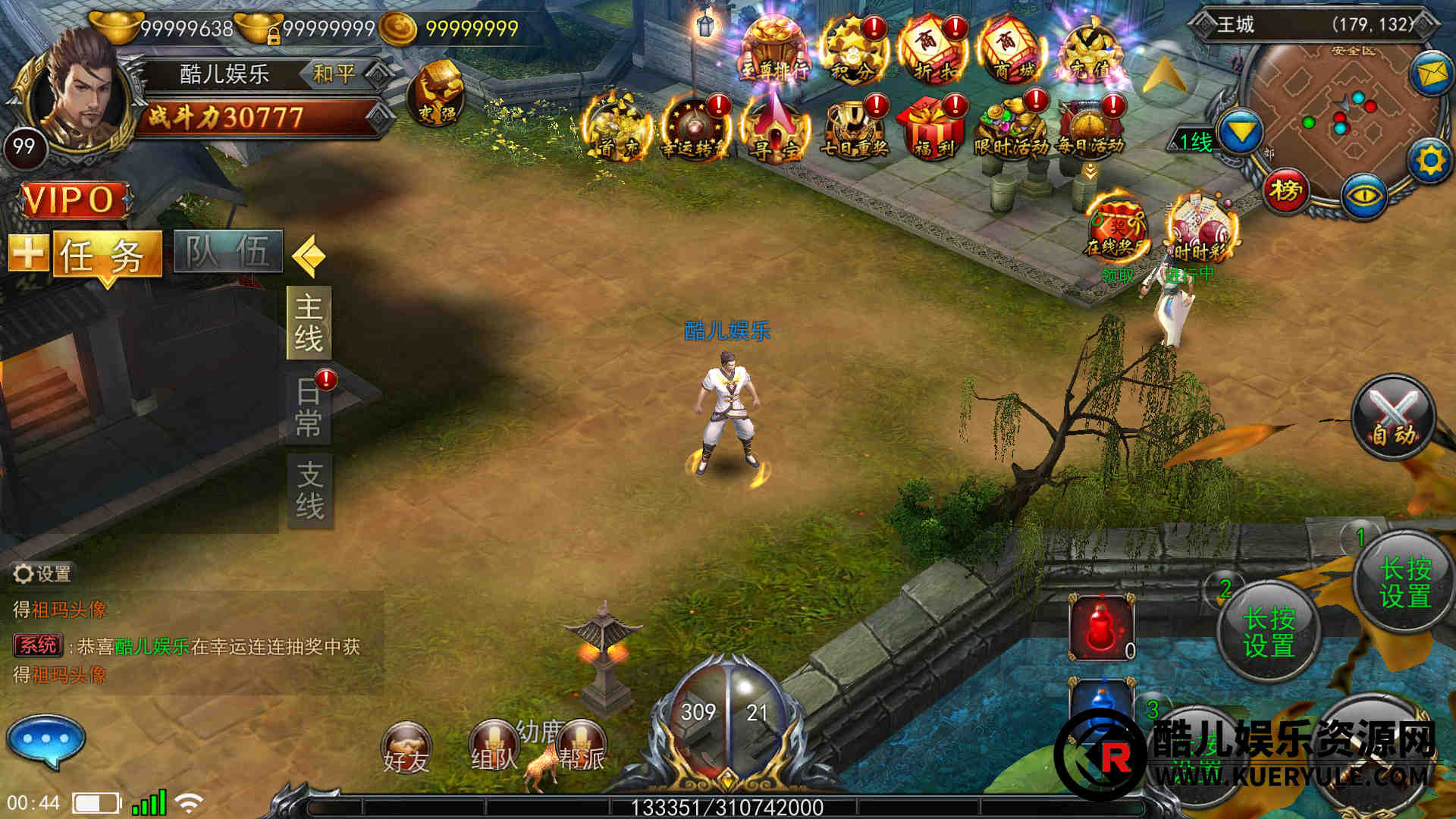1456x819 pixels.
Task: Switch to the 任务 quest tab
Action: 106,254
